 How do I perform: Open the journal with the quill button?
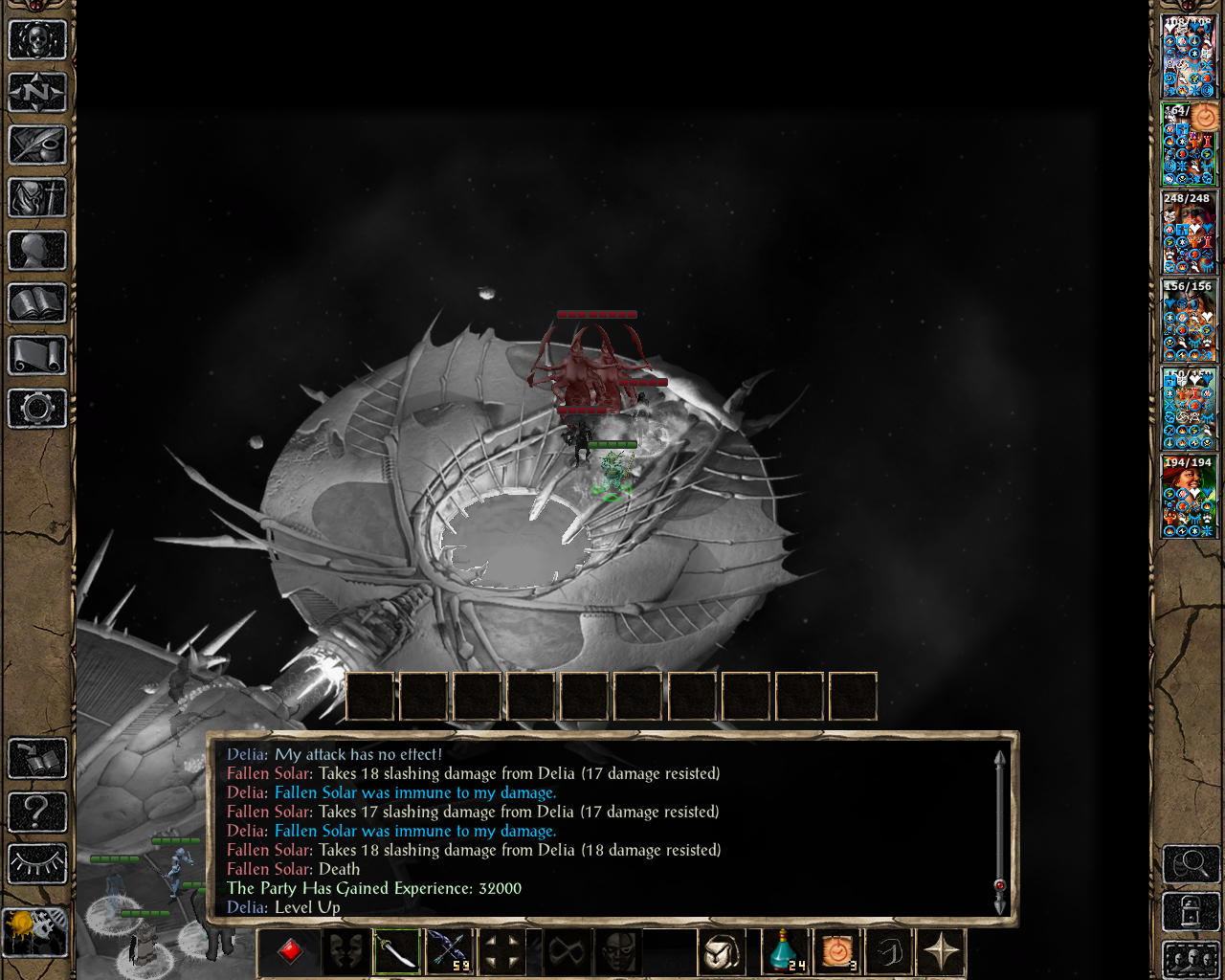pyautogui.click(x=37, y=145)
